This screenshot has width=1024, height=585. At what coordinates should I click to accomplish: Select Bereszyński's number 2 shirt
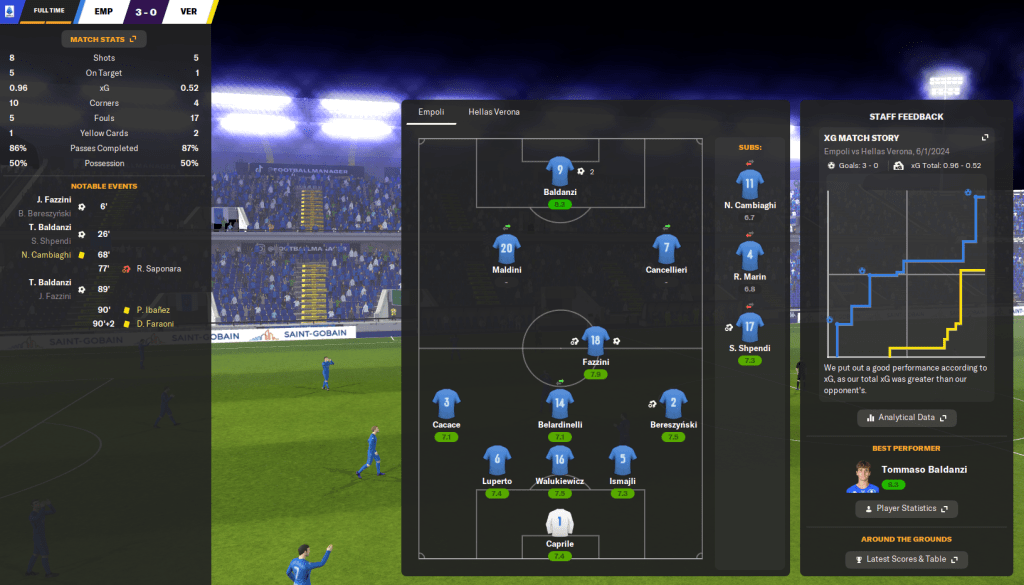click(673, 404)
